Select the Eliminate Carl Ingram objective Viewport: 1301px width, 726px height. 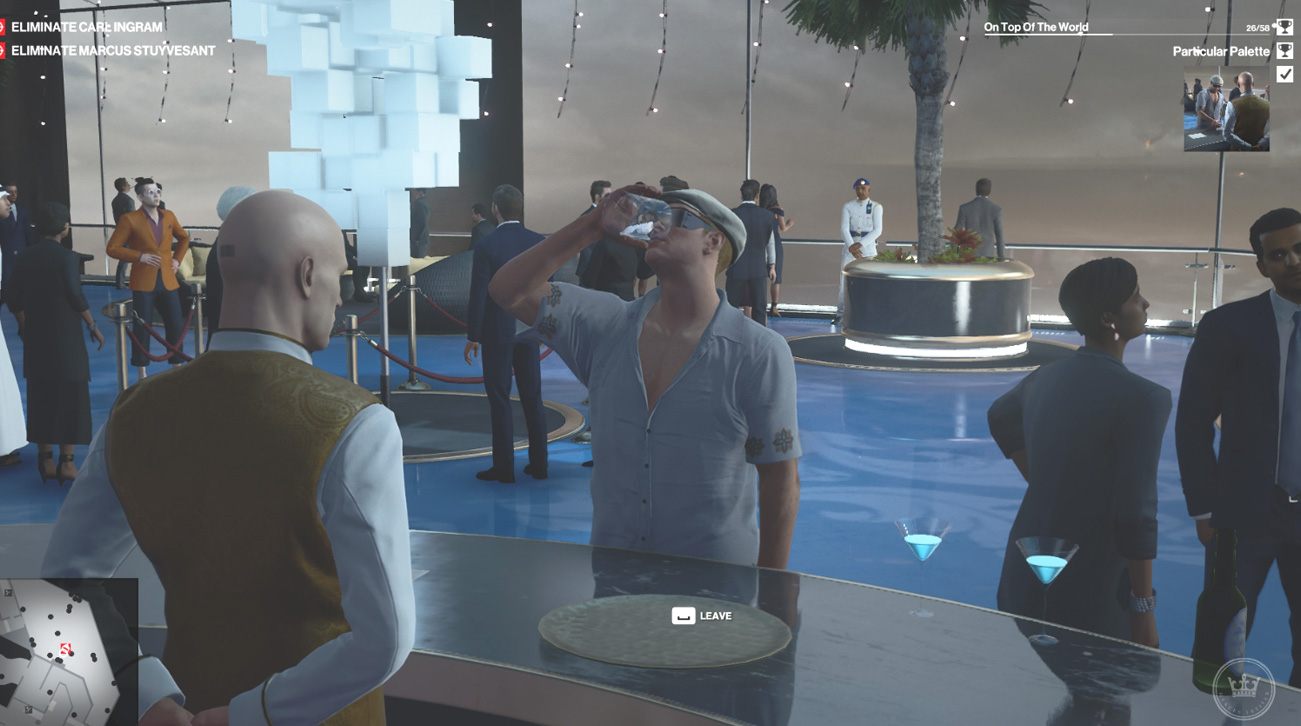click(86, 27)
